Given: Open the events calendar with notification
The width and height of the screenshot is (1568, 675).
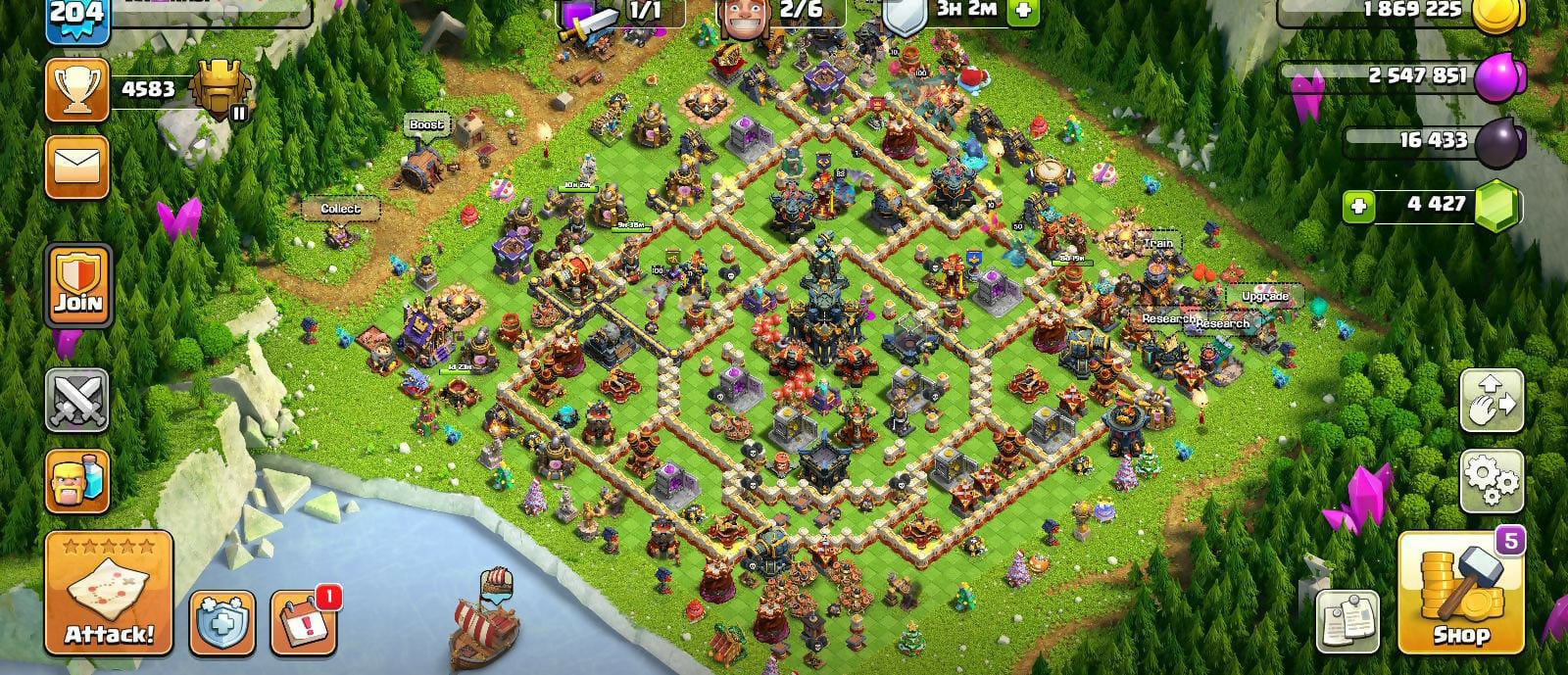Looking at the screenshot, I should (x=303, y=622).
